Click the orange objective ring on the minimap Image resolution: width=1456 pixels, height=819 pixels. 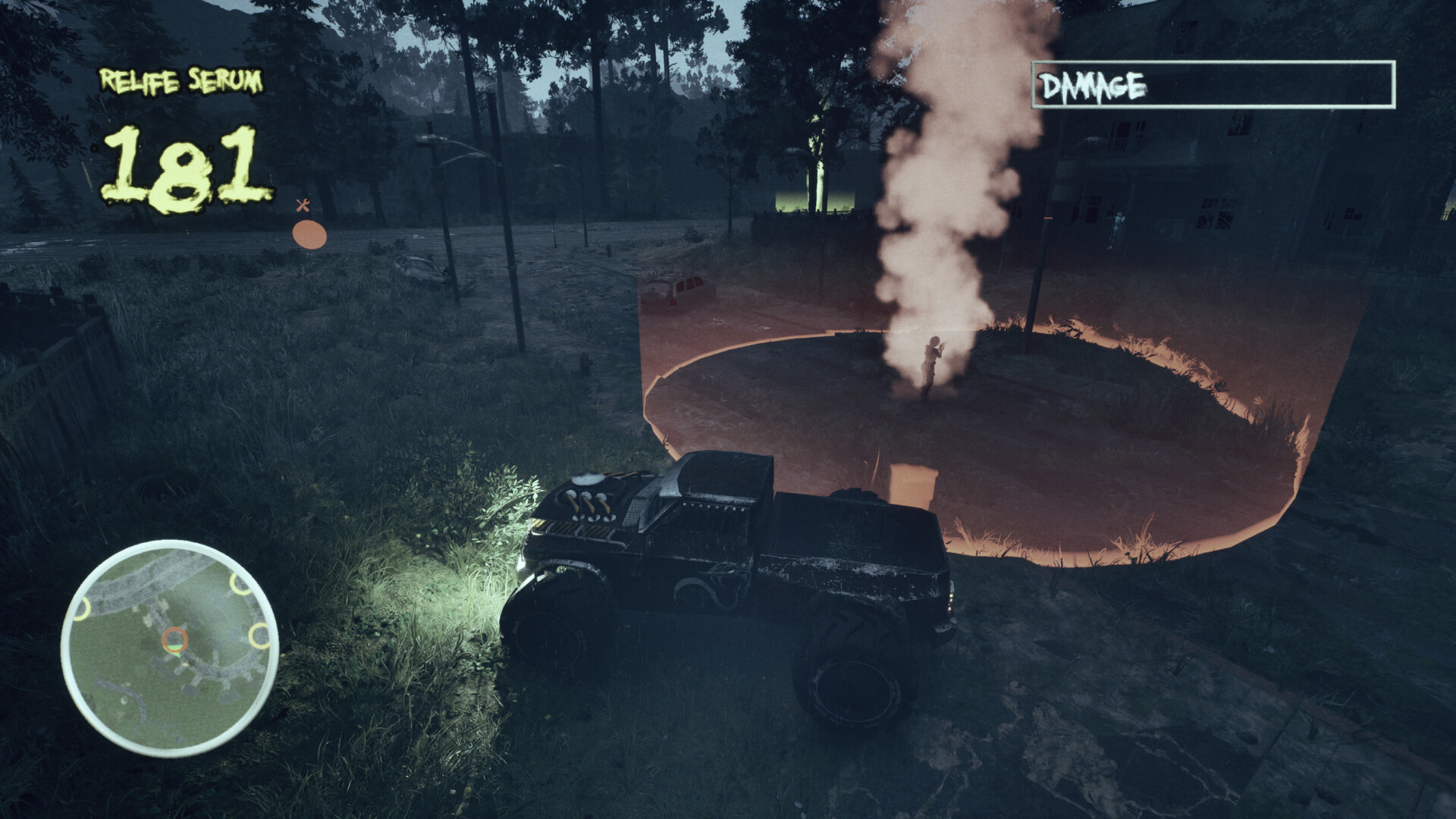(x=174, y=639)
